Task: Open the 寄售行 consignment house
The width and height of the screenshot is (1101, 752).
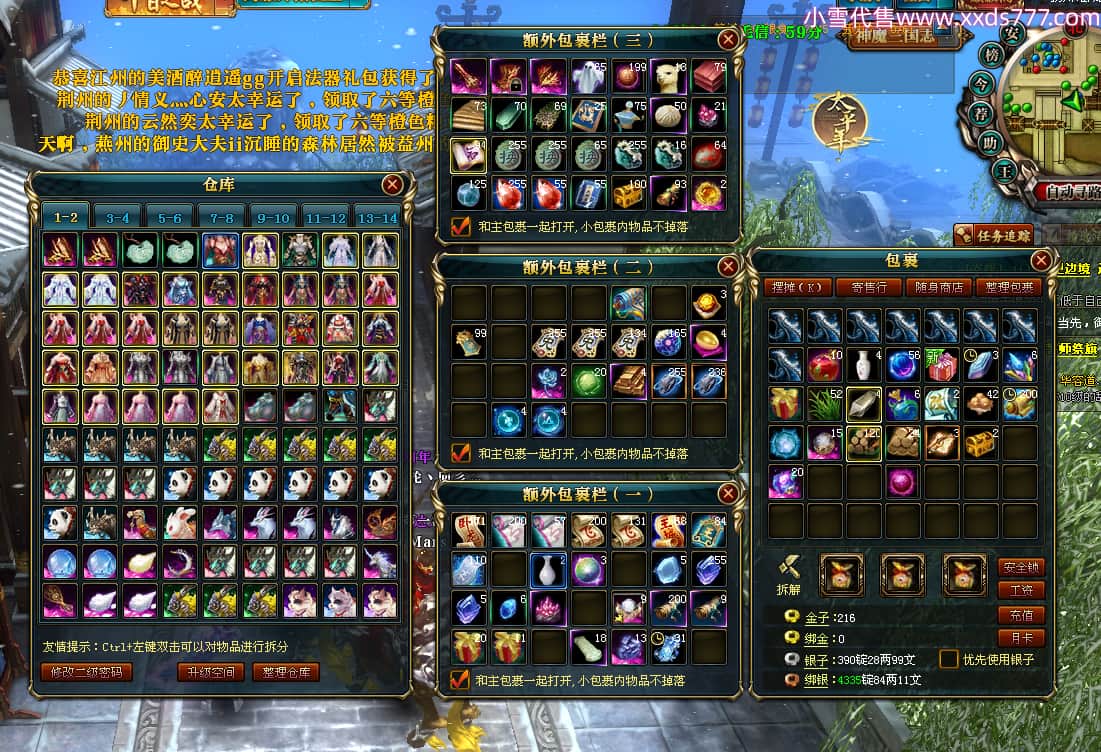Action: (867, 287)
